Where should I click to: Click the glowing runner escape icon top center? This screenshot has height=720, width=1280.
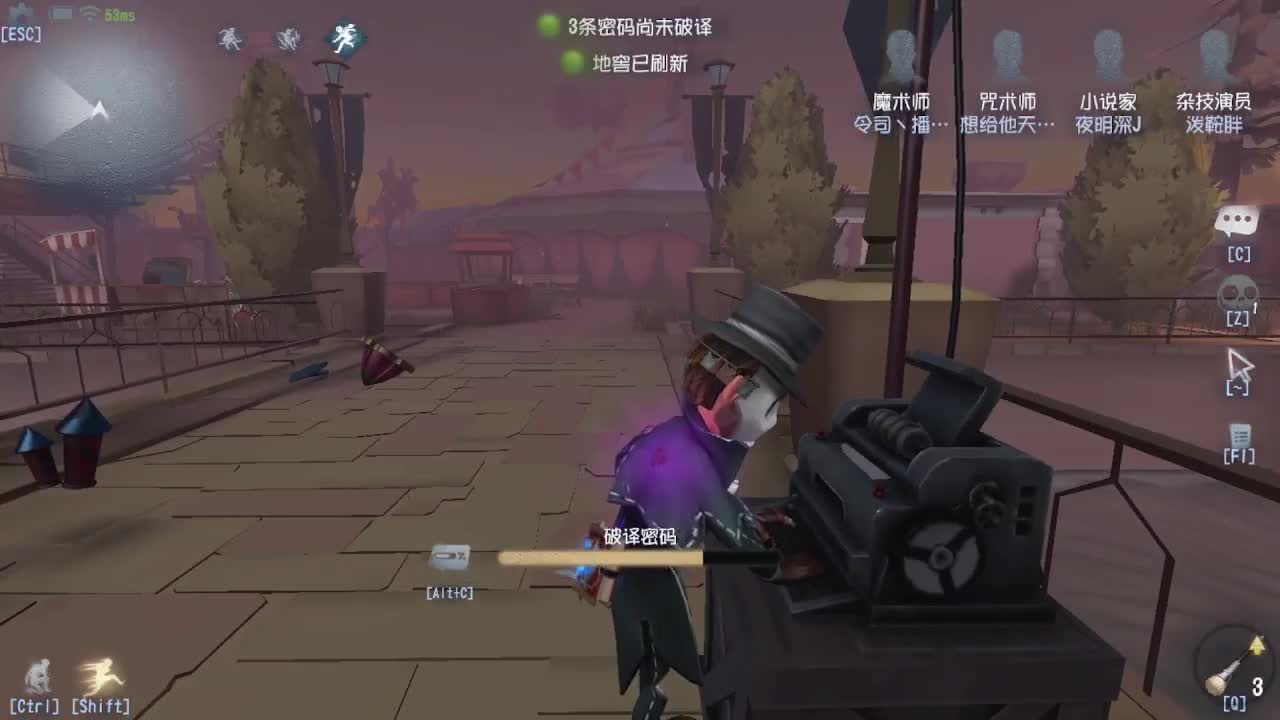tap(345, 37)
